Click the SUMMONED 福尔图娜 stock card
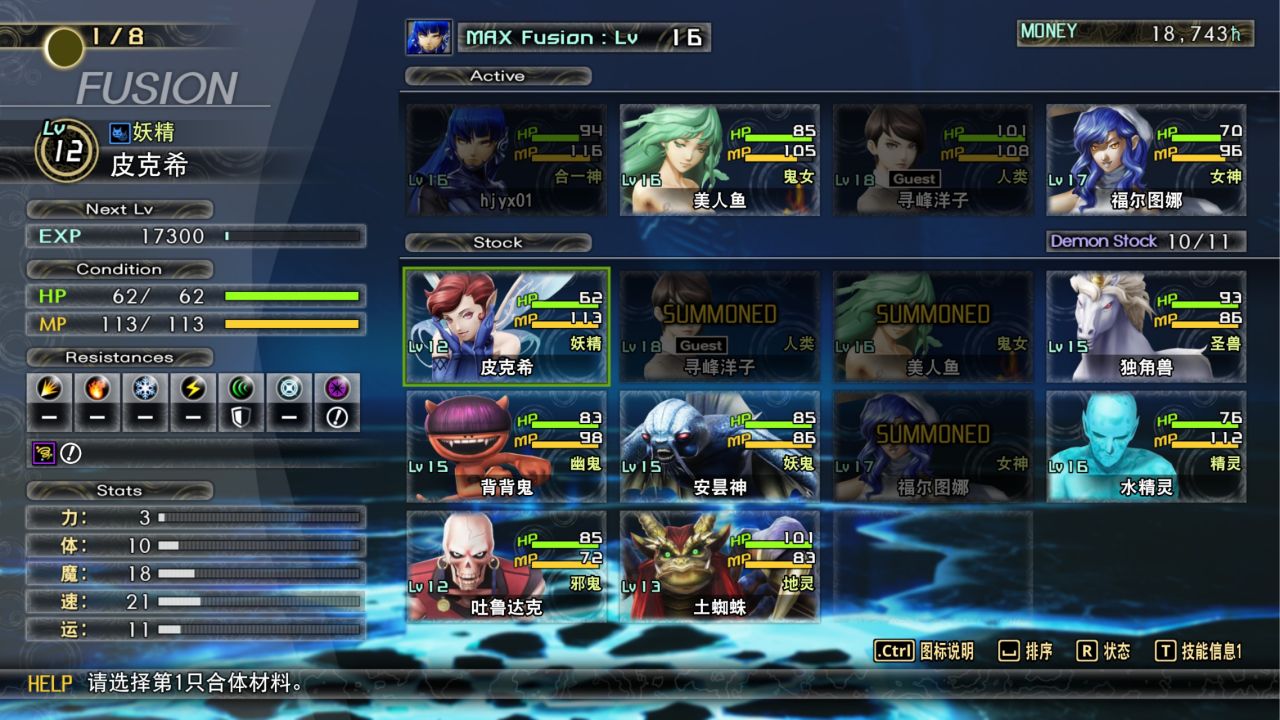This screenshot has height=720, width=1280. click(x=932, y=447)
